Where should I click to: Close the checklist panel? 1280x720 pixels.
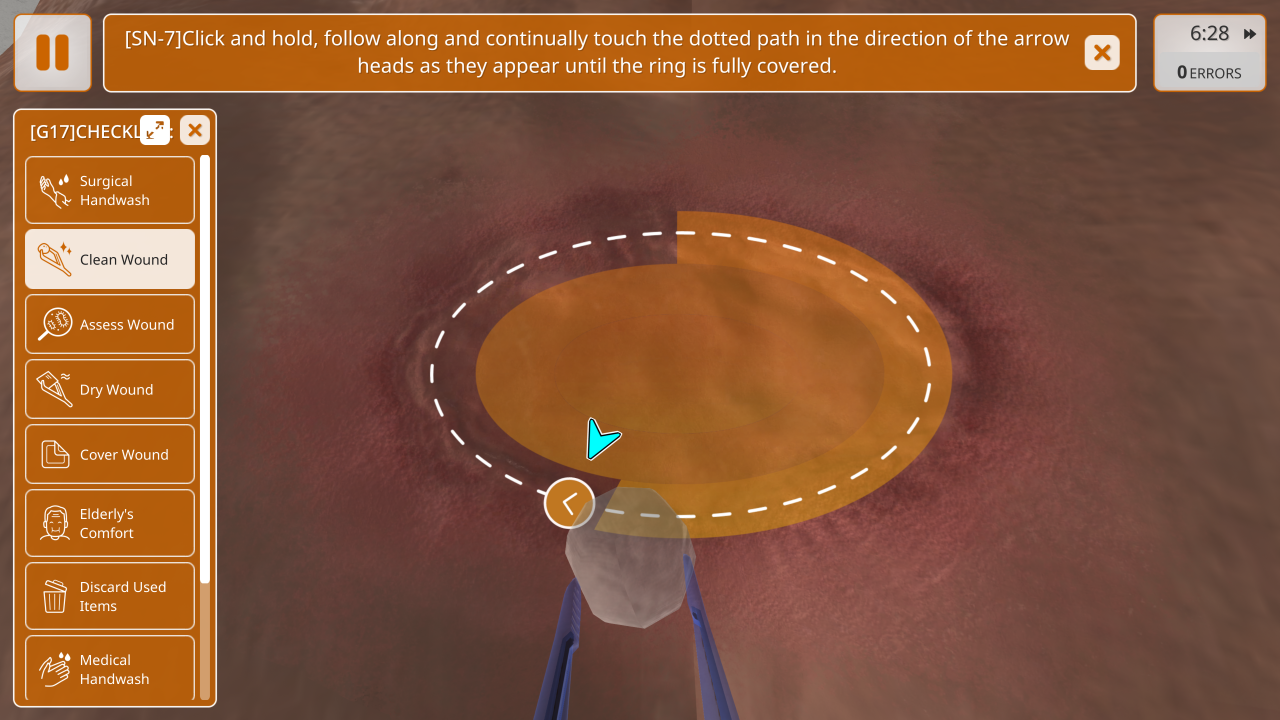(195, 130)
